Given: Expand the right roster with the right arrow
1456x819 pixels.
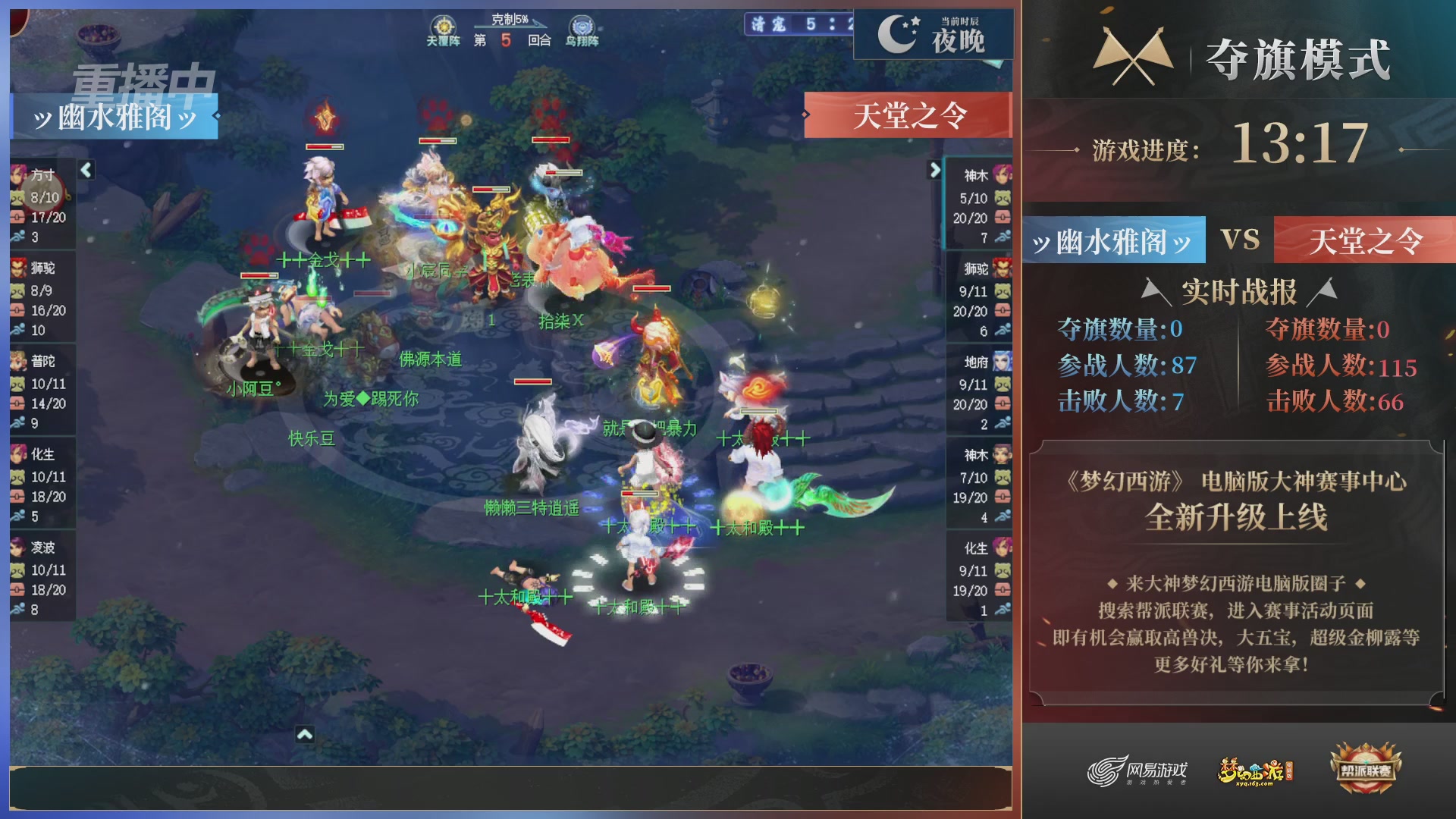Looking at the screenshot, I should tap(935, 170).
